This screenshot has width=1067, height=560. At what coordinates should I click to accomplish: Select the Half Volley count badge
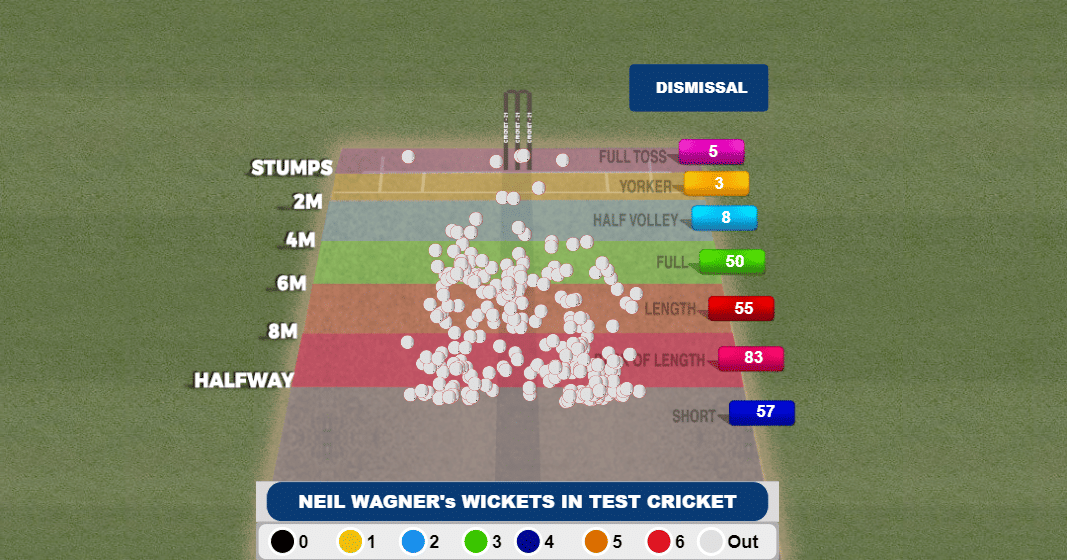coord(724,218)
